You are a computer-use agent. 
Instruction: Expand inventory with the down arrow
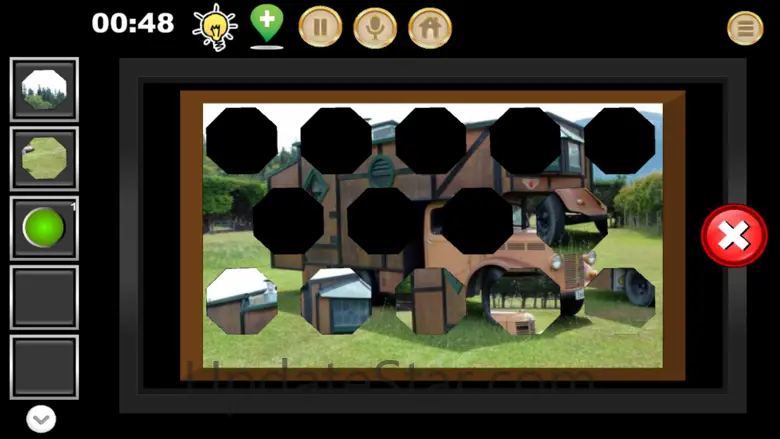pyautogui.click(x=41, y=420)
